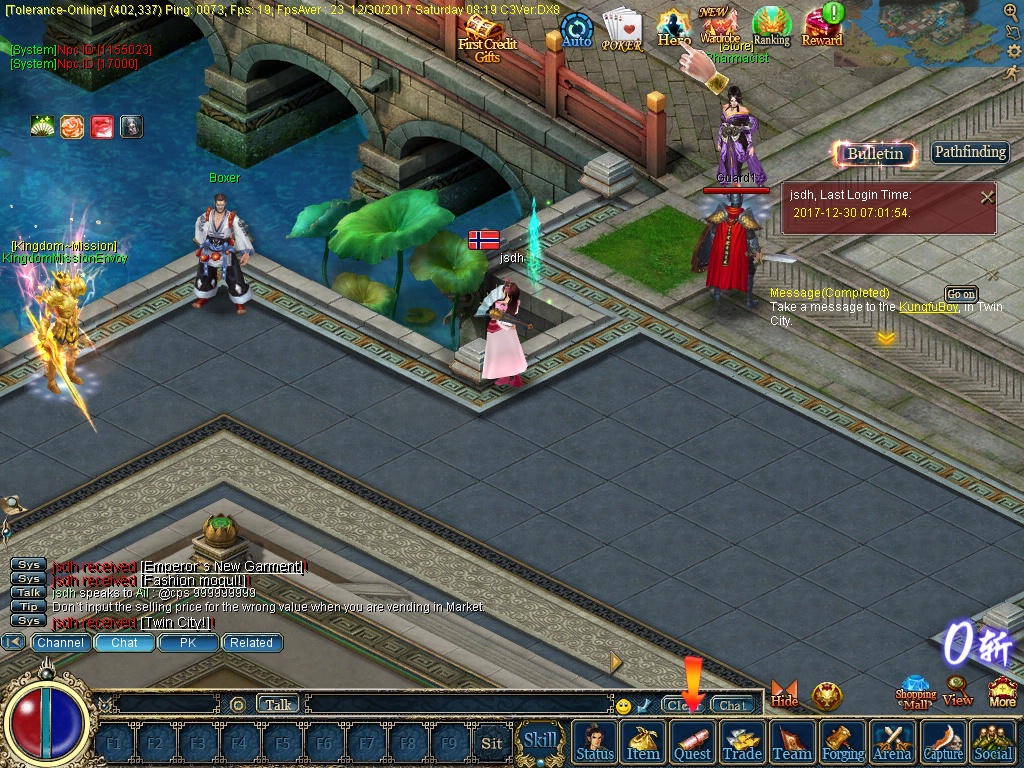
Task: Open the Quest menu
Action: [692, 742]
